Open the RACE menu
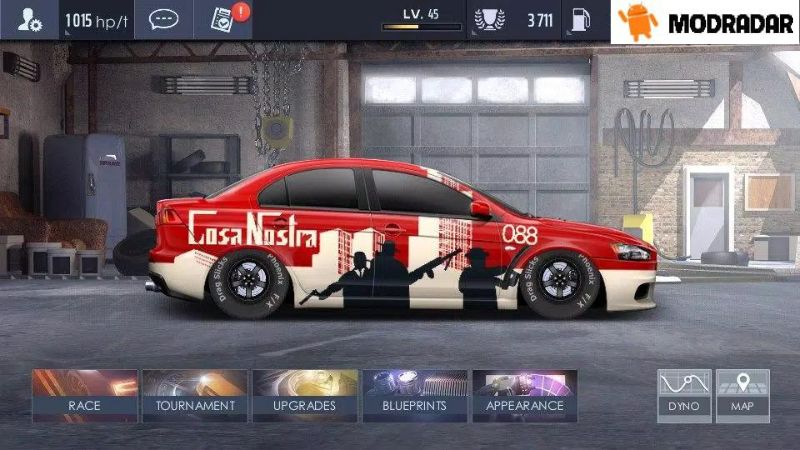The height and width of the screenshot is (450, 800). (x=84, y=394)
